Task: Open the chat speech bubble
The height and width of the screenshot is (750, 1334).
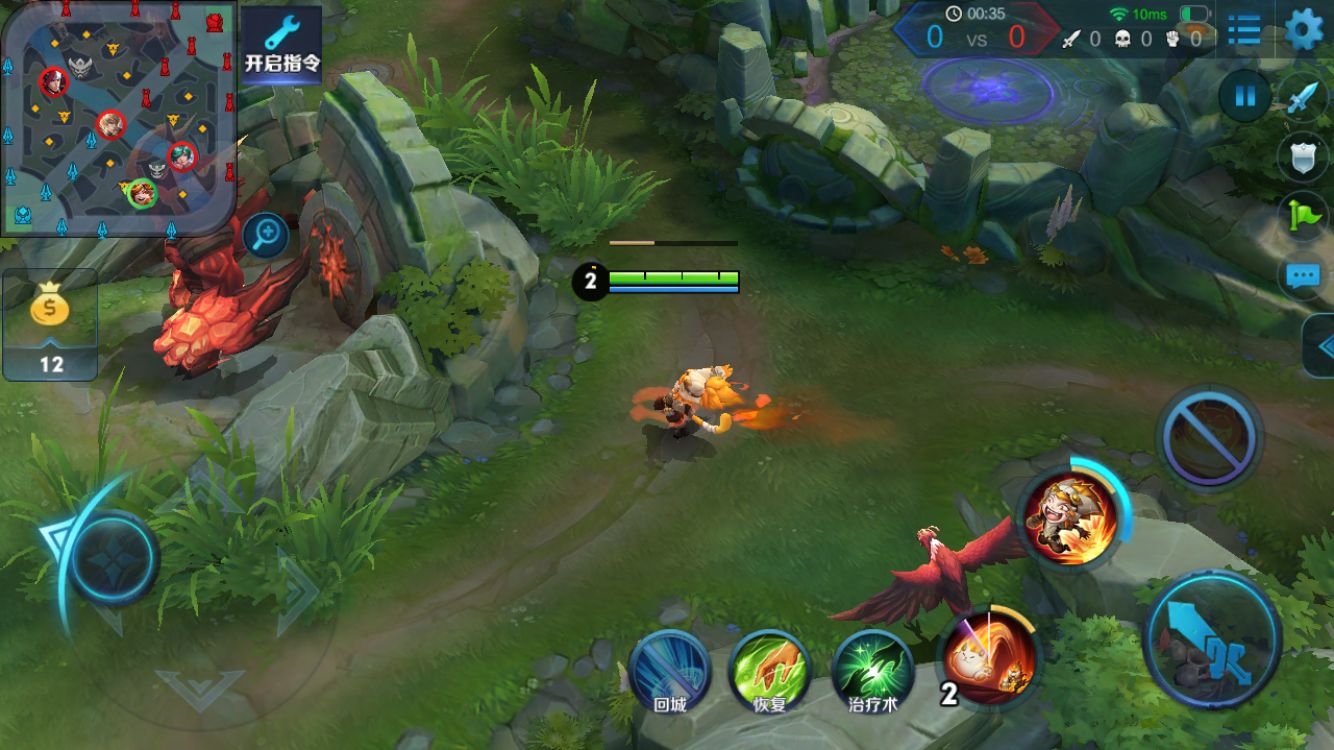Action: [x=1304, y=276]
